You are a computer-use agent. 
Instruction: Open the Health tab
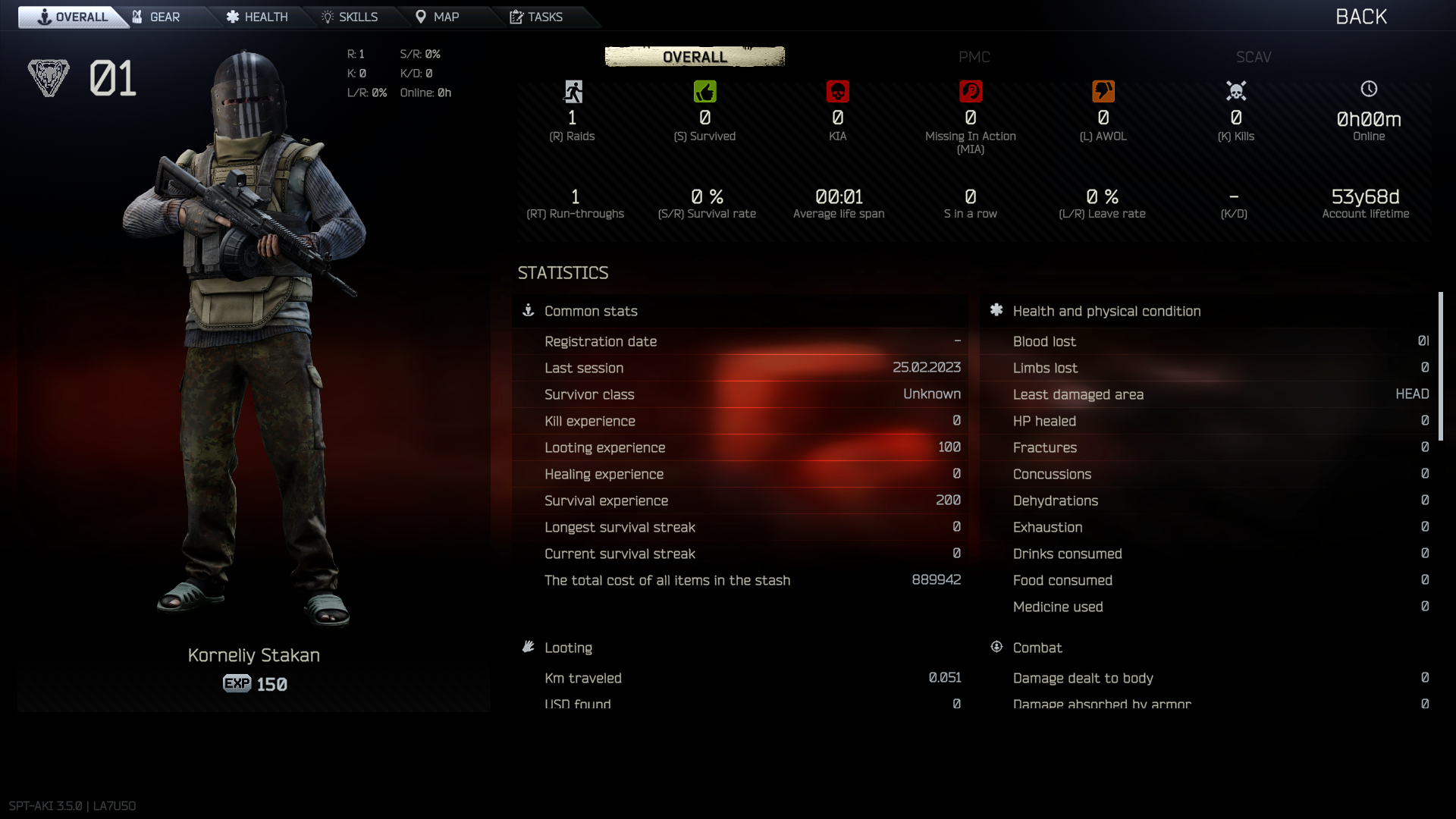(257, 17)
